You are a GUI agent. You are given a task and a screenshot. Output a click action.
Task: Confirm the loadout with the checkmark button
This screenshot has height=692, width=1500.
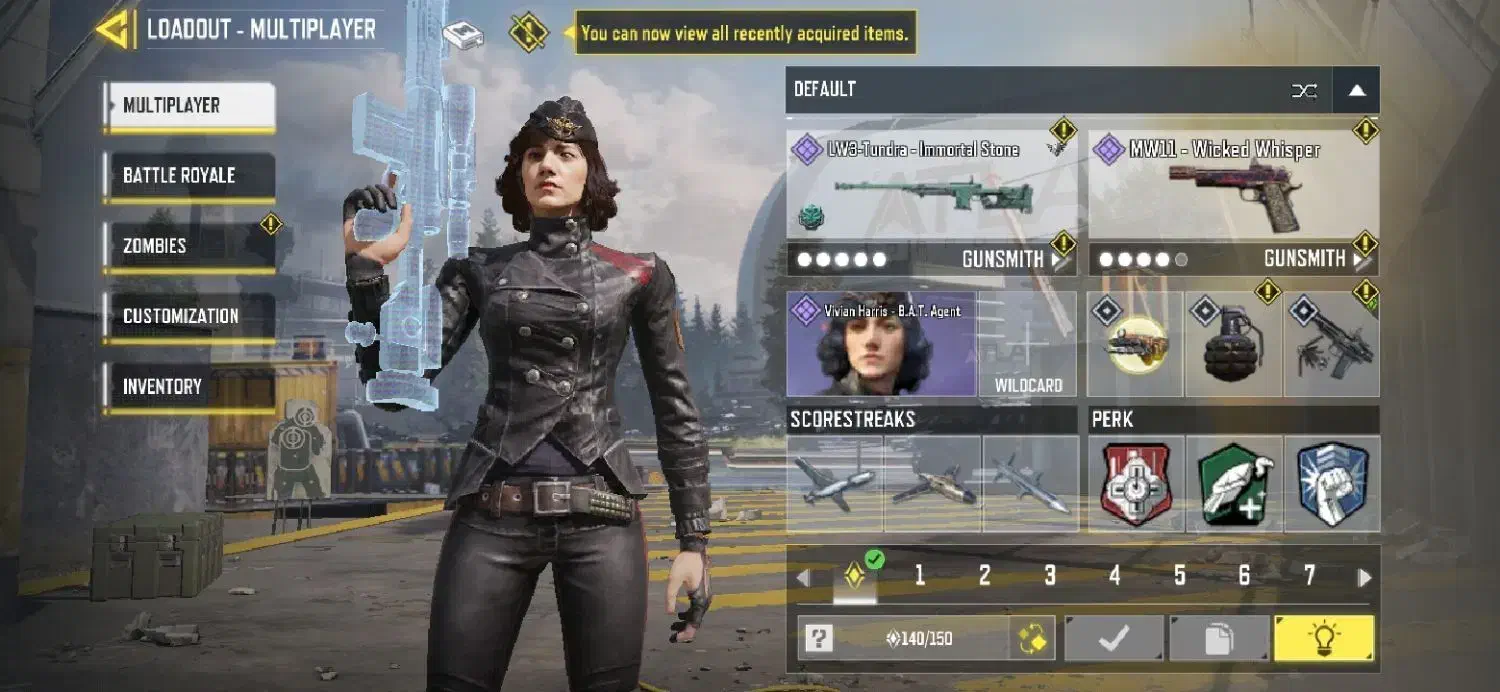pos(1114,638)
